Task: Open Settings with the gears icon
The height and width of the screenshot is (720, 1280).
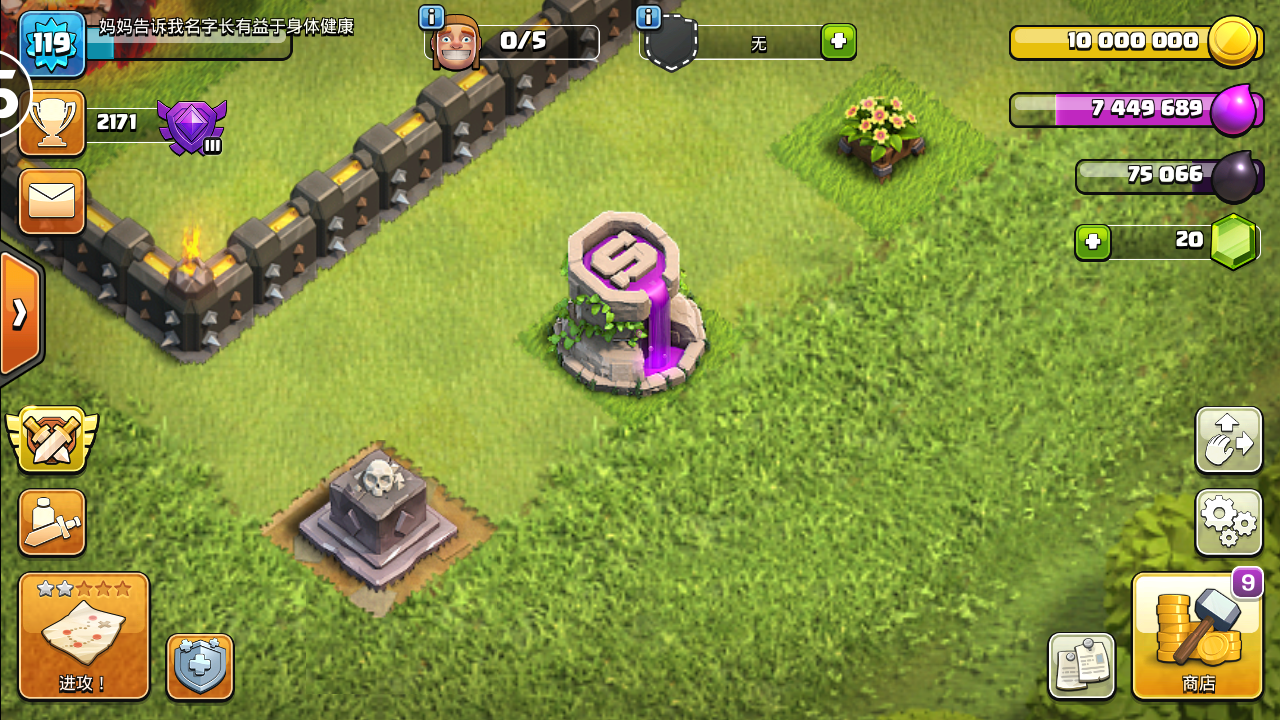Action: [x=1228, y=522]
